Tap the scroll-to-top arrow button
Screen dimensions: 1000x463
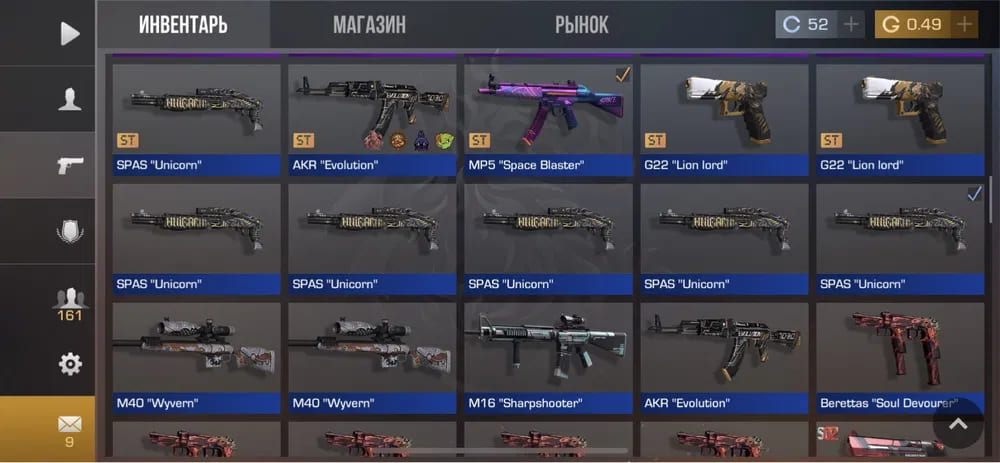(x=958, y=424)
